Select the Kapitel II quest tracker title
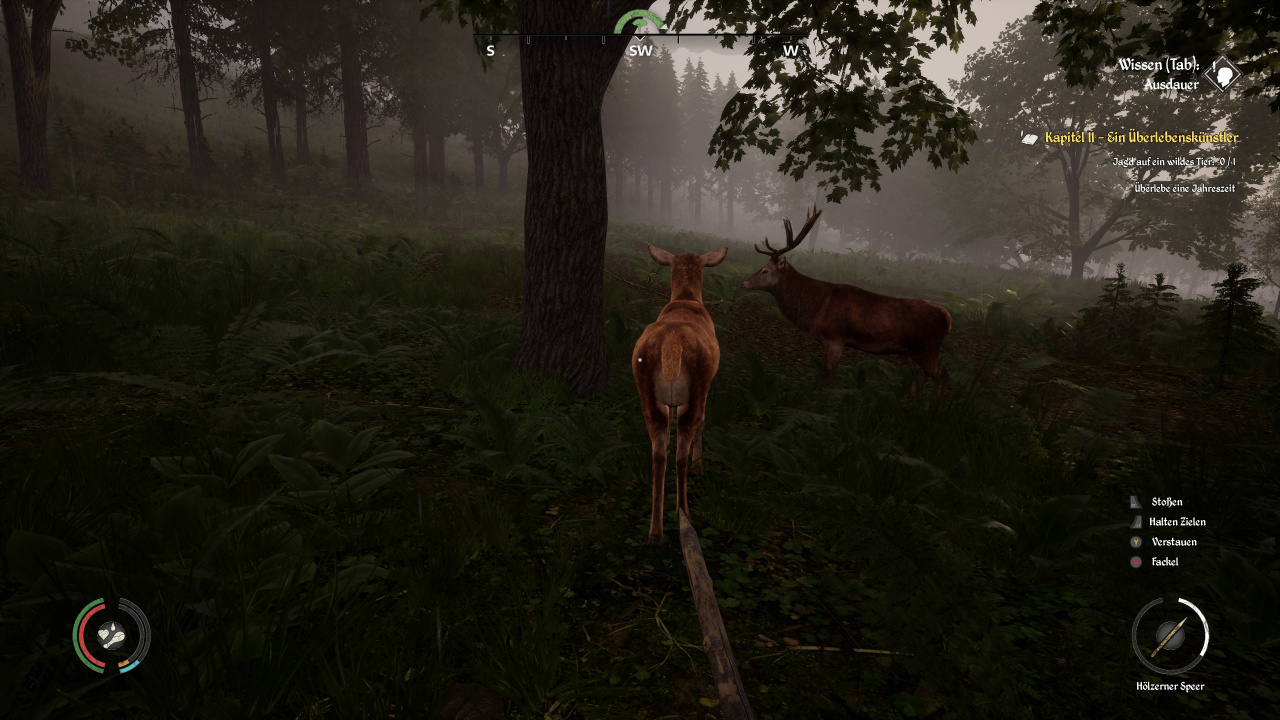 (x=1141, y=138)
